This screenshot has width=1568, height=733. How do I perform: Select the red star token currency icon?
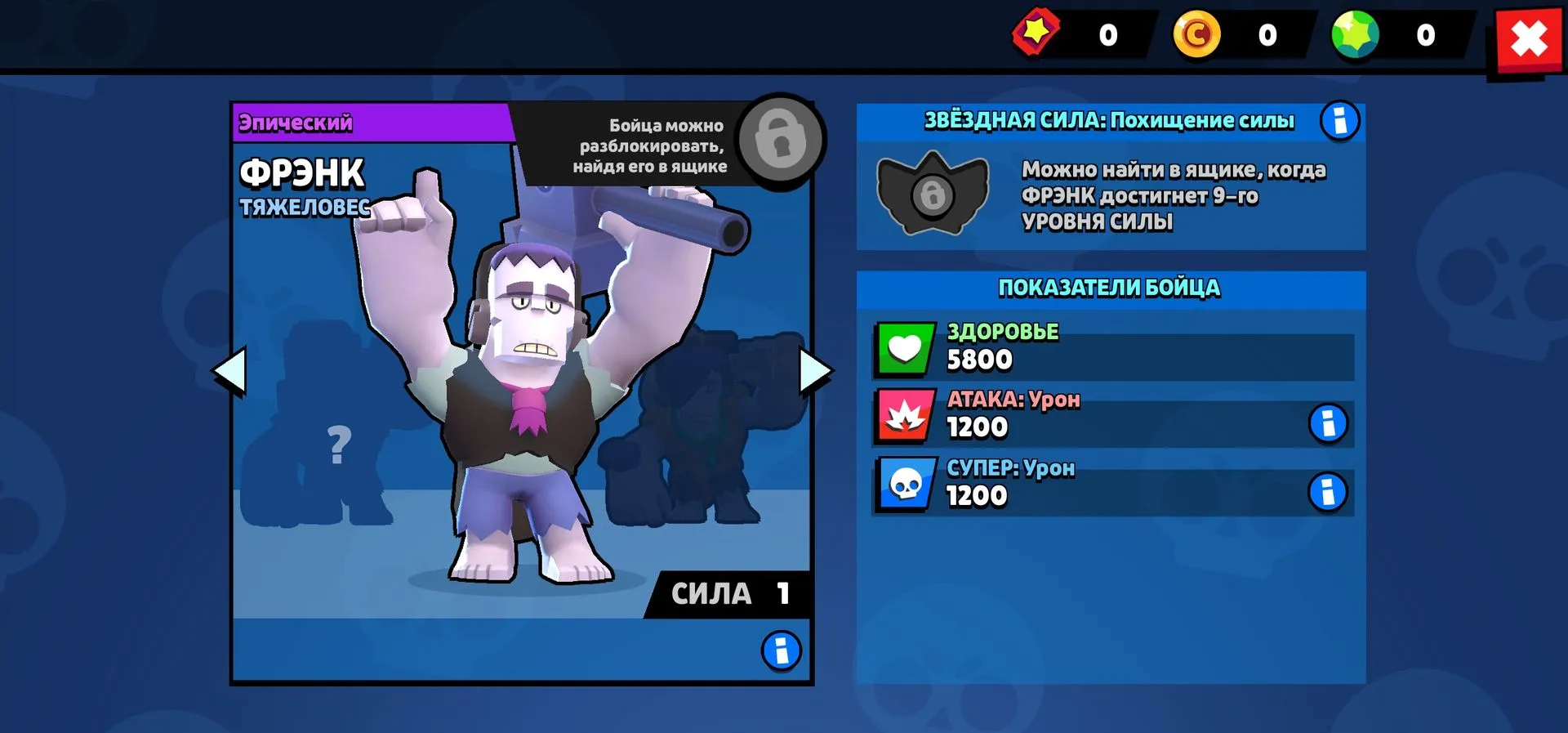tap(1036, 34)
